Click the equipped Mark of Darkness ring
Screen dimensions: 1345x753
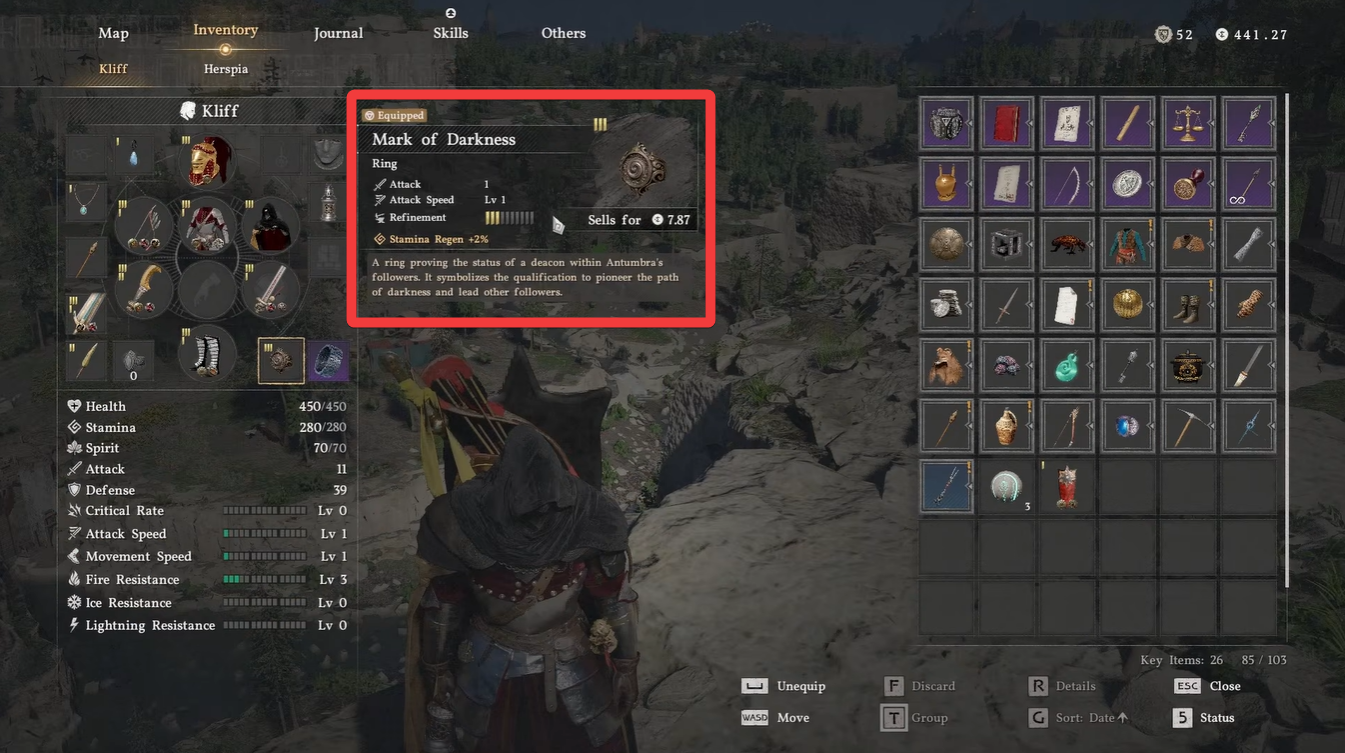click(281, 360)
